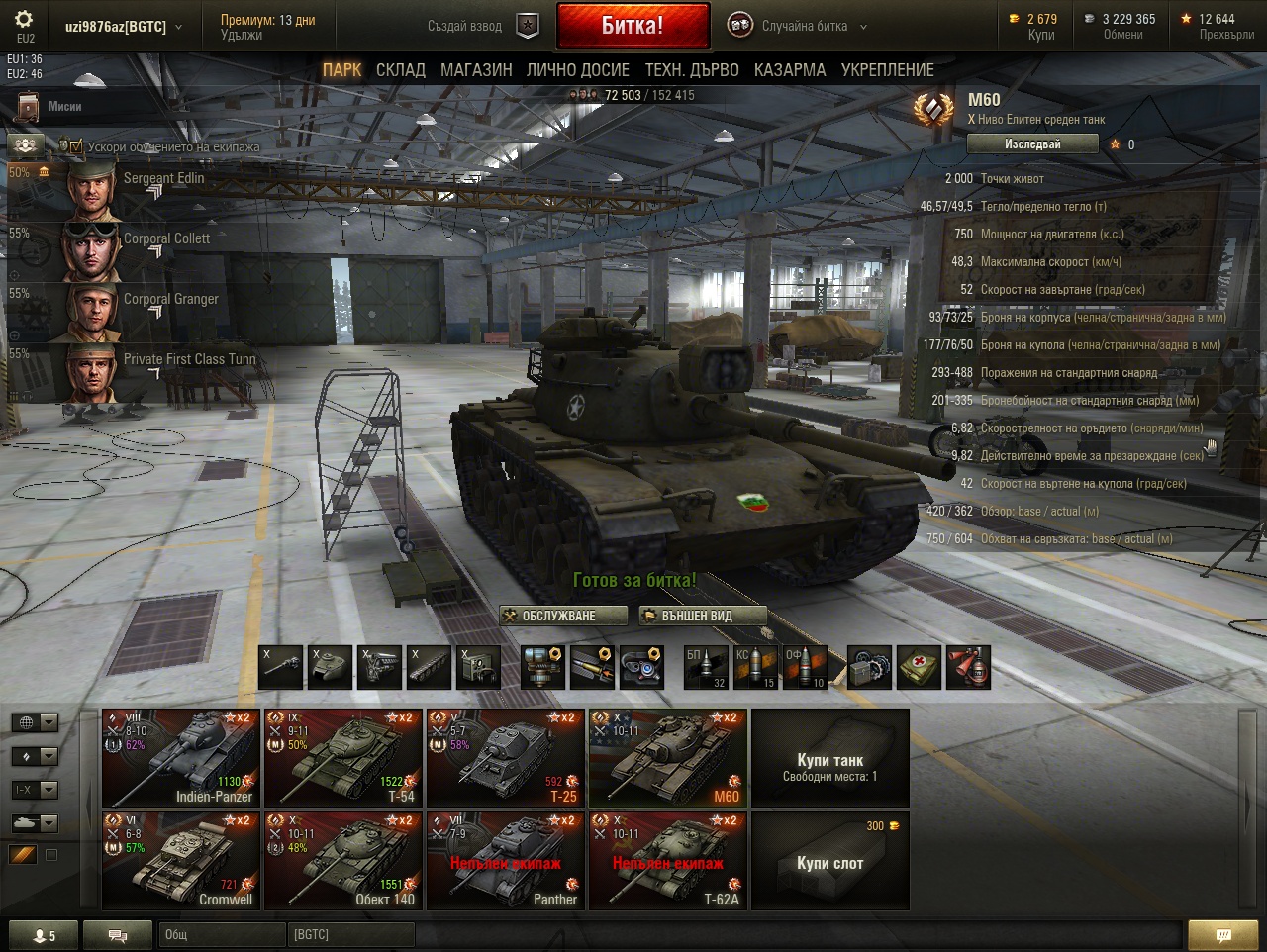This screenshot has height=952, width=1267.
Task: Open the УКРЕПЛЕНИЕ tab
Action: (887, 70)
